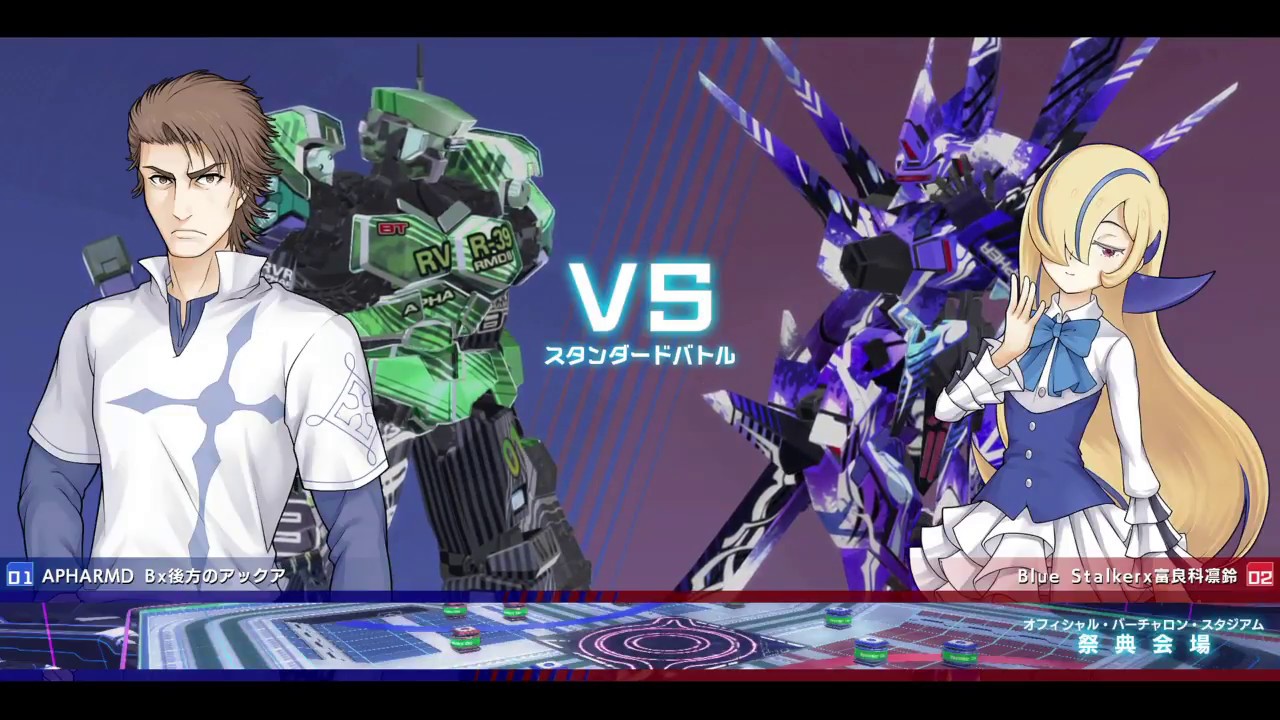Viewport: 1280px width, 720px height.
Task: Click the 02 player number badge
Action: click(1262, 576)
